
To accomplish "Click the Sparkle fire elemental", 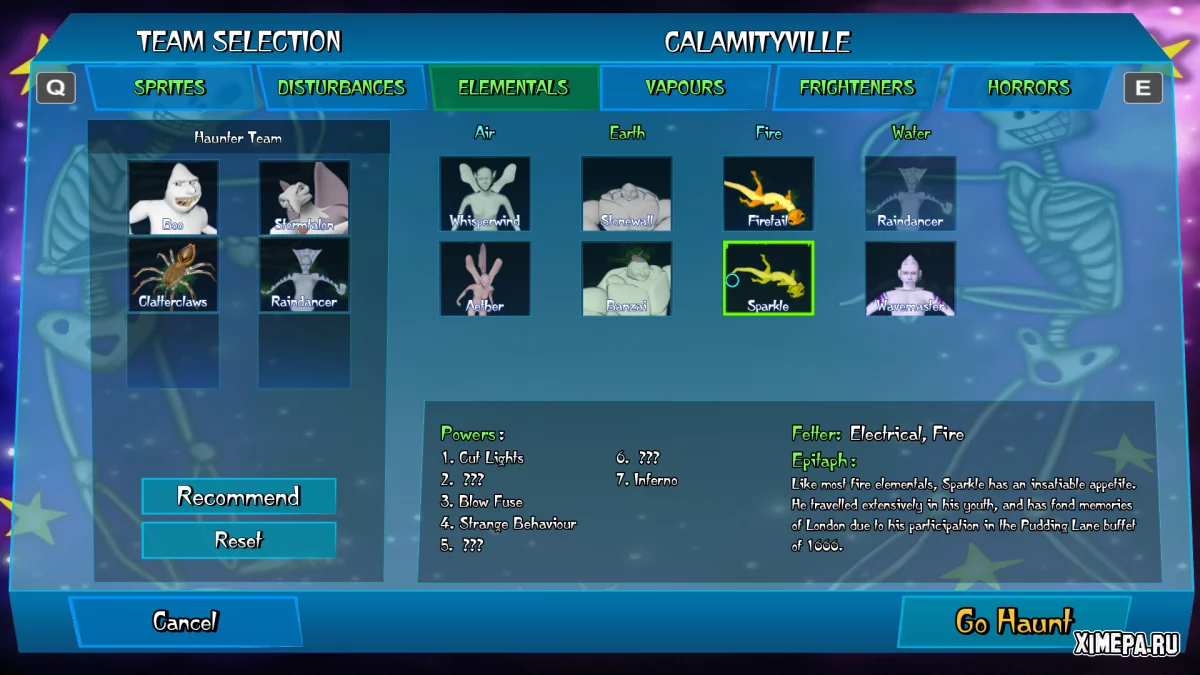I will tap(768, 278).
